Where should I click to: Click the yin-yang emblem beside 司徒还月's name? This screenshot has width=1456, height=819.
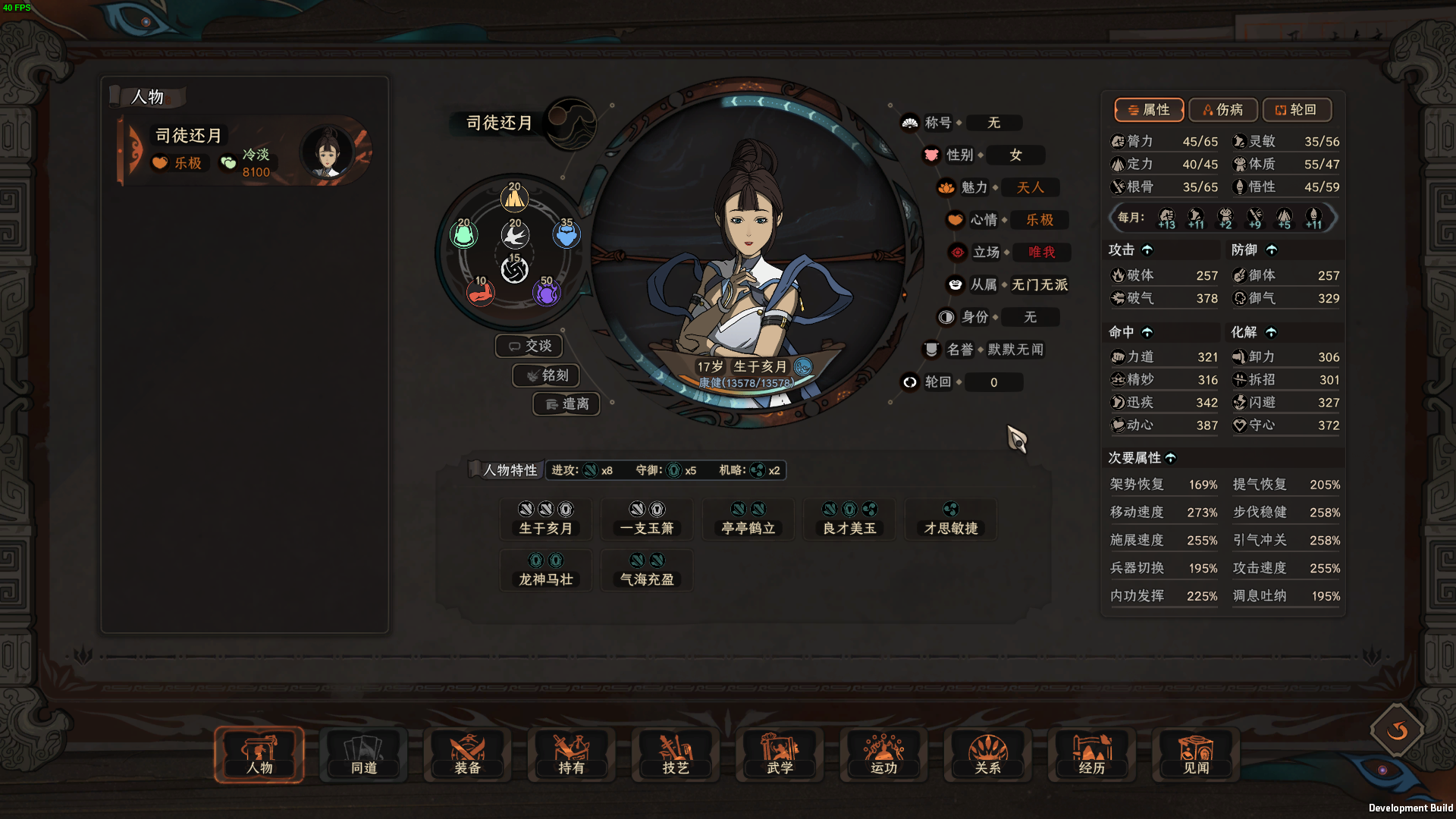[x=574, y=124]
